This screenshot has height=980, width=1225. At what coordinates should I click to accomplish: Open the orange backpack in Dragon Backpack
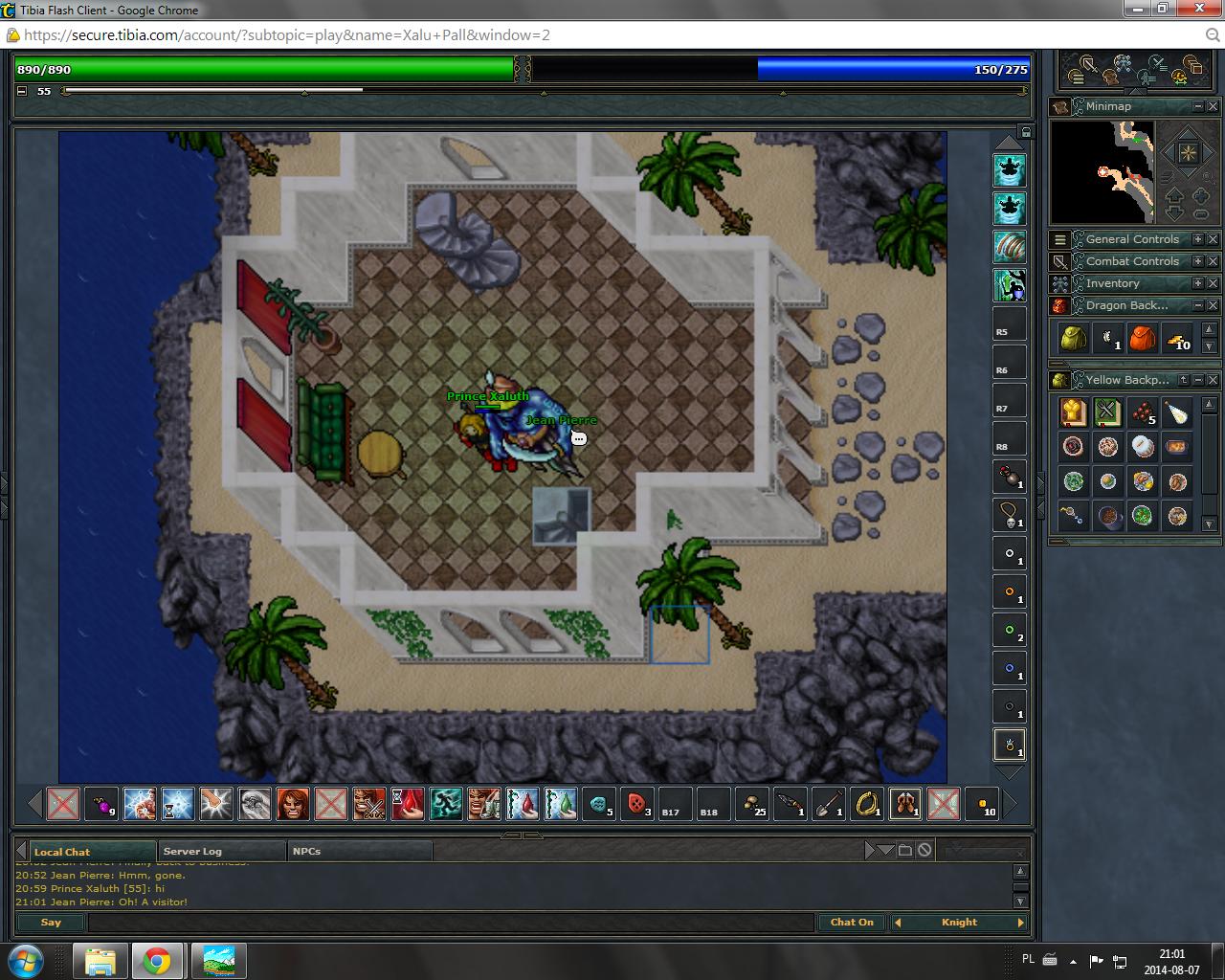click(x=1143, y=338)
